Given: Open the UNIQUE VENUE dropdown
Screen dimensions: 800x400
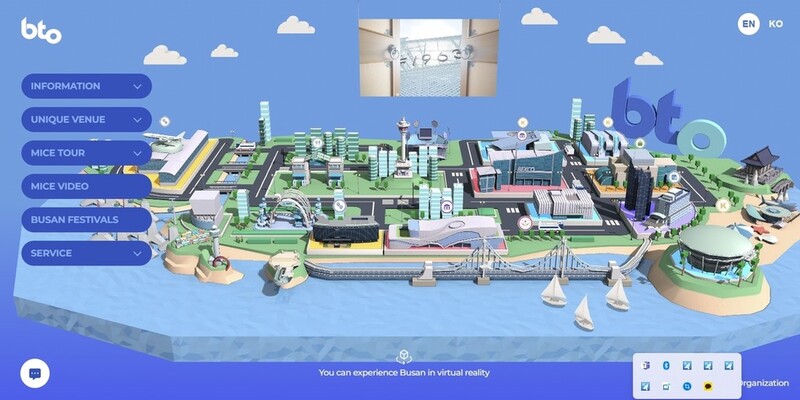Looking at the screenshot, I should click(85, 120).
